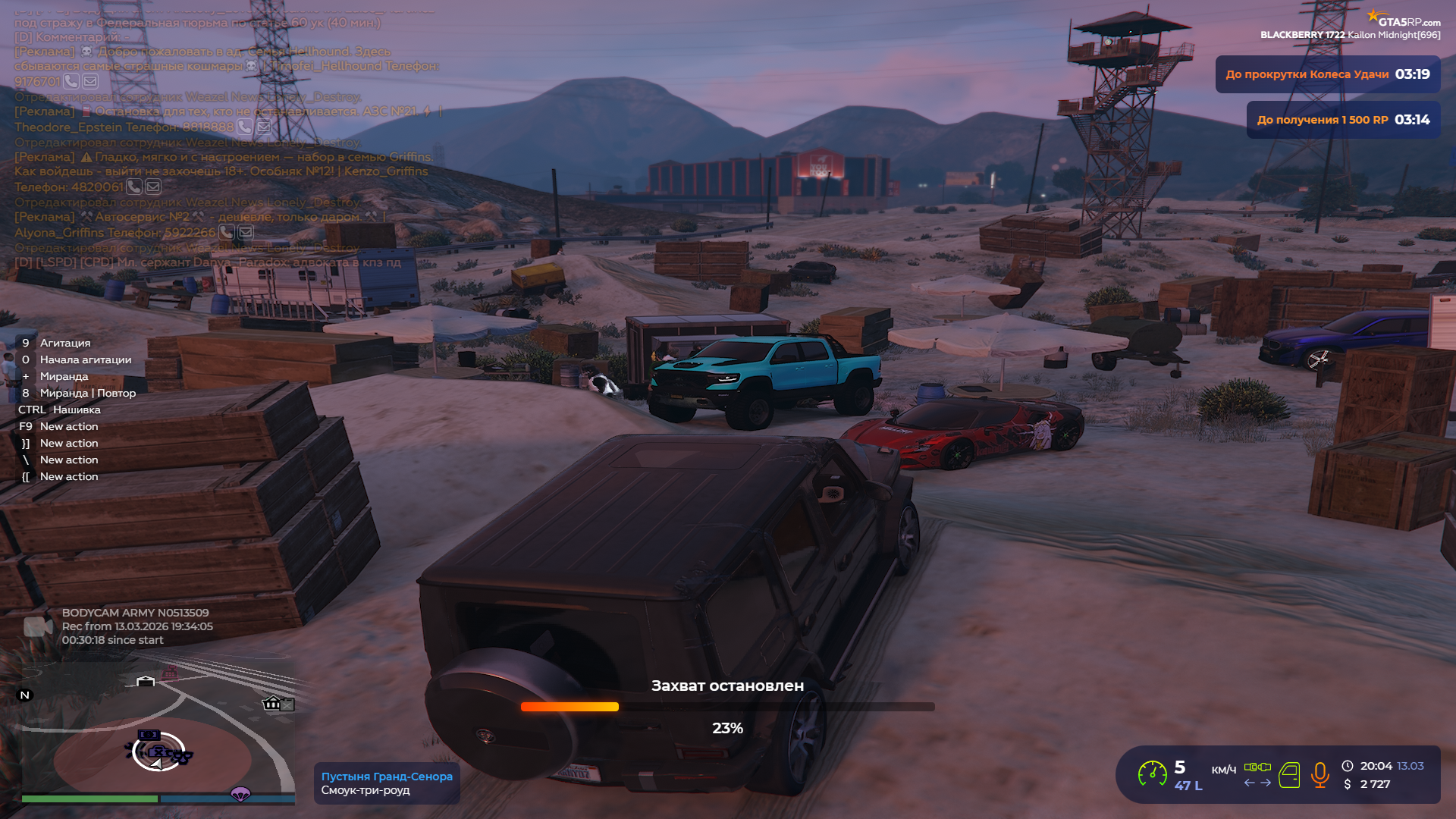The height and width of the screenshot is (819, 1456).
Task: Select the garage marker on the minimap
Action: tap(146, 681)
